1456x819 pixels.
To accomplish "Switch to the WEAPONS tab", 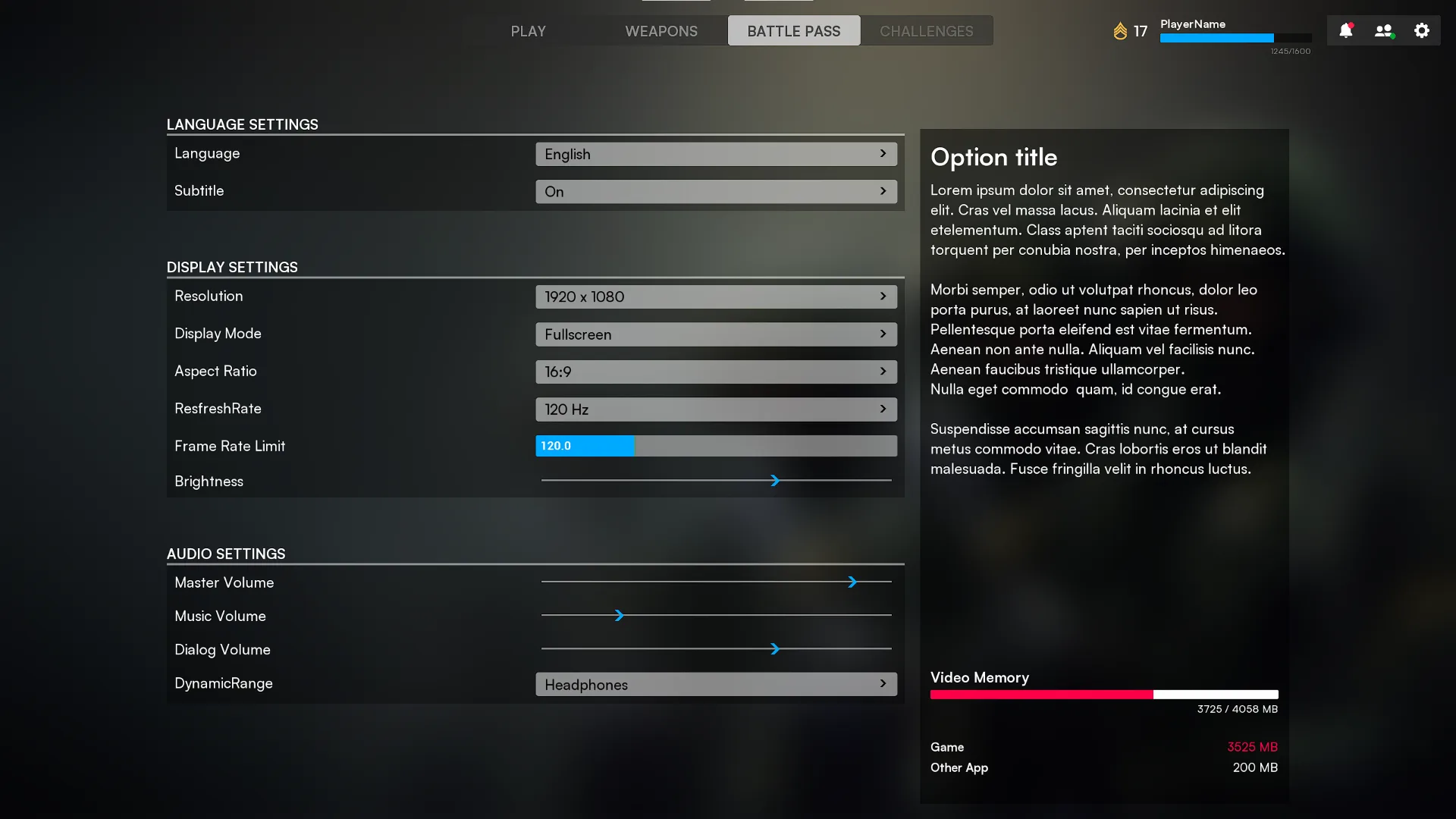I will (x=661, y=30).
